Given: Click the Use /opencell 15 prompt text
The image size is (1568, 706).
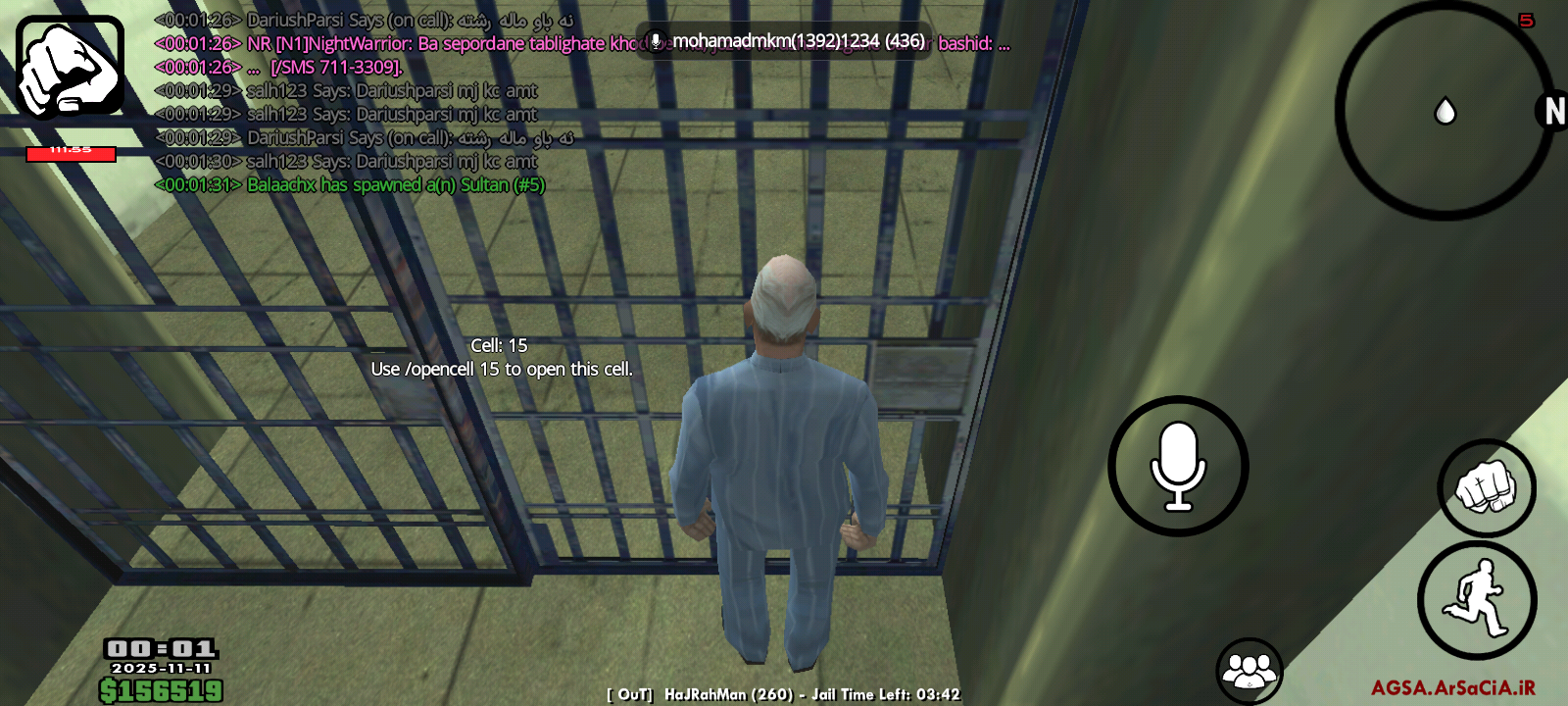Looking at the screenshot, I should tap(503, 370).
